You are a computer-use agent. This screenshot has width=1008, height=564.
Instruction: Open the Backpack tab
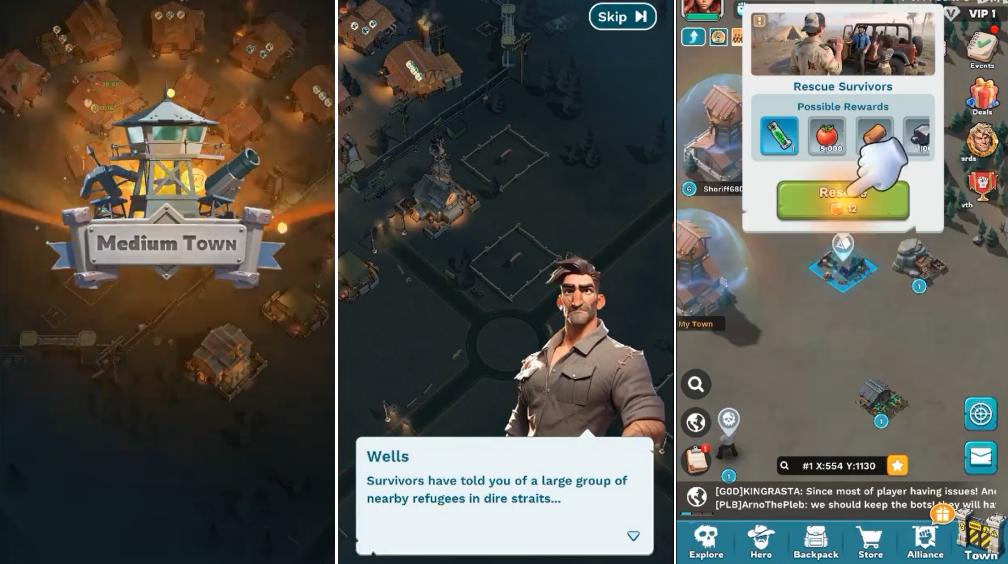(816, 540)
